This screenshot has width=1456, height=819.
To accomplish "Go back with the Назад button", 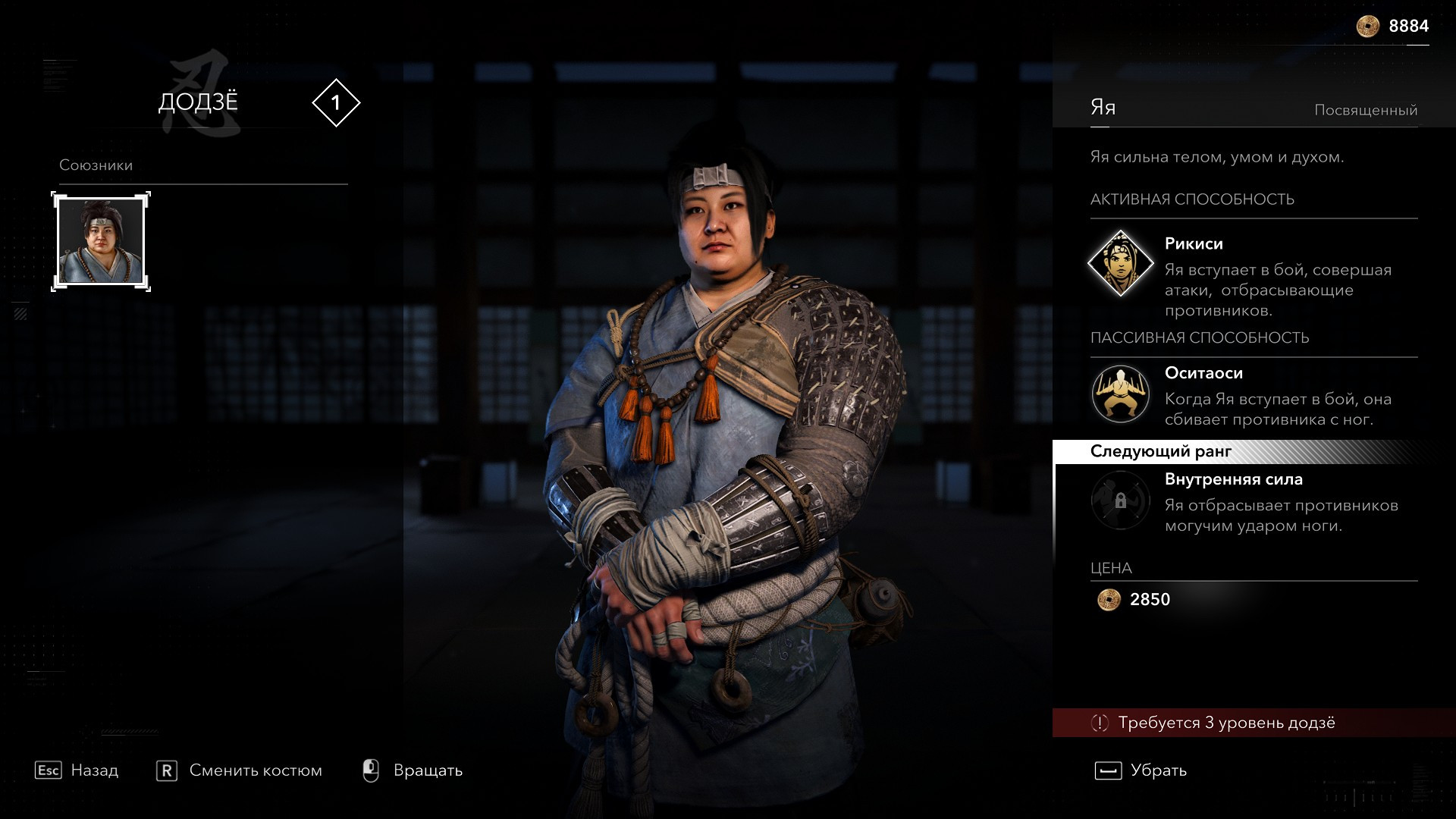I will click(x=77, y=770).
